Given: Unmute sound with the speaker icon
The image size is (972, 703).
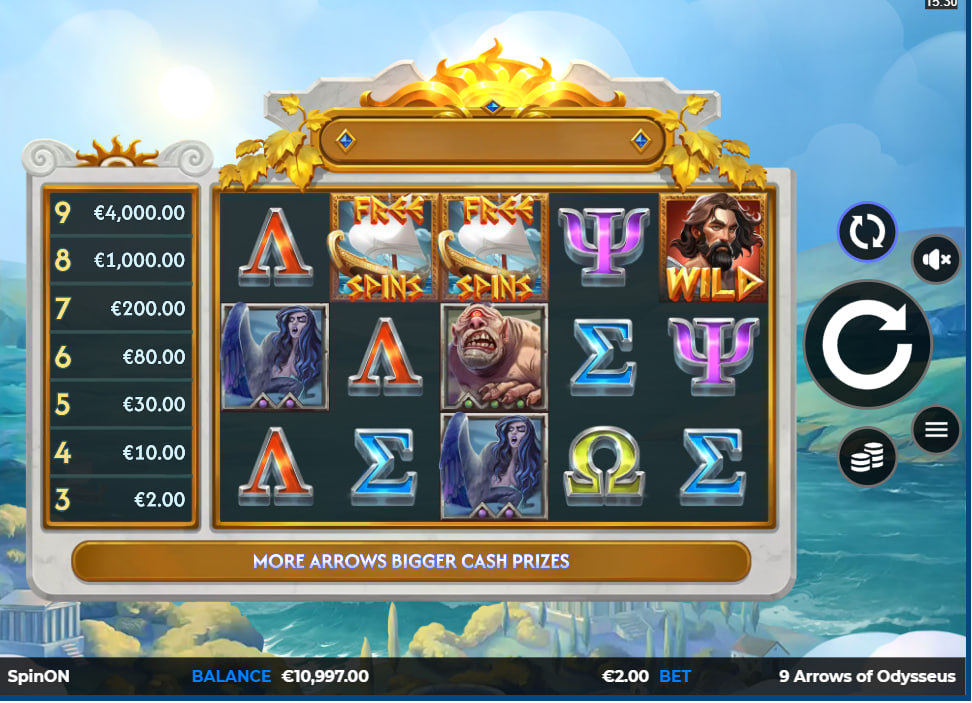Looking at the screenshot, I should point(936,260).
